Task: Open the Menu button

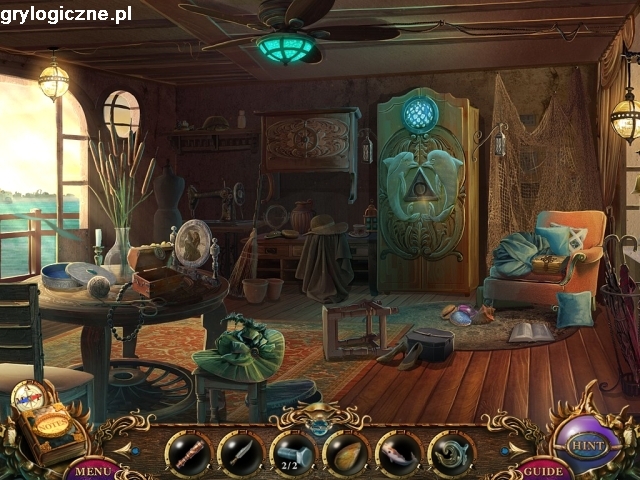Action: point(94,469)
